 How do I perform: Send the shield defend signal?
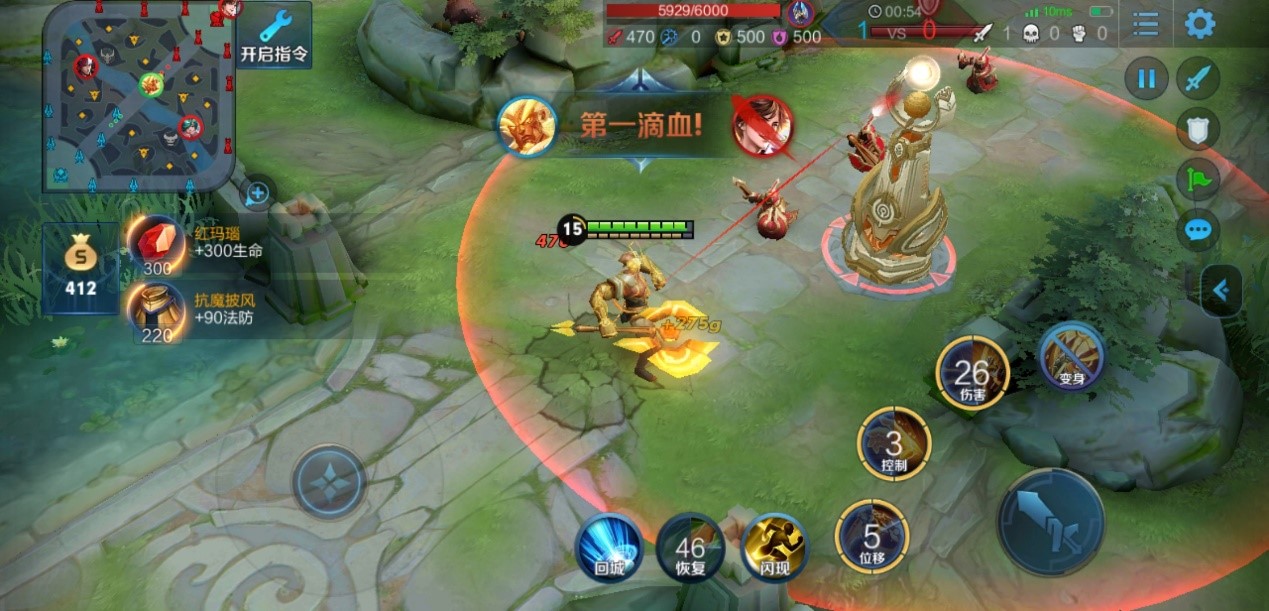pos(1198,128)
